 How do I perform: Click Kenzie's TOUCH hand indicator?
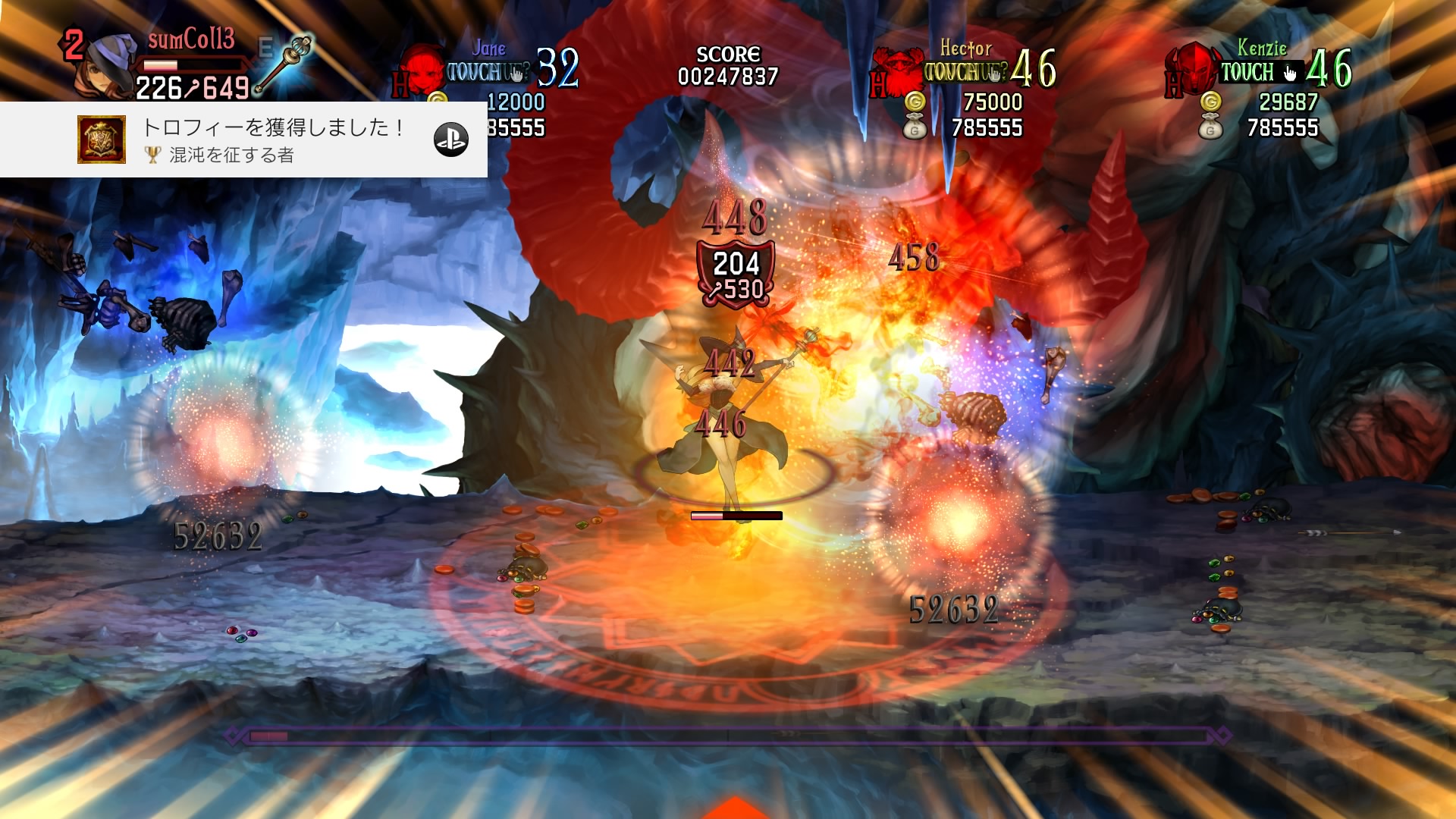[x=1290, y=73]
